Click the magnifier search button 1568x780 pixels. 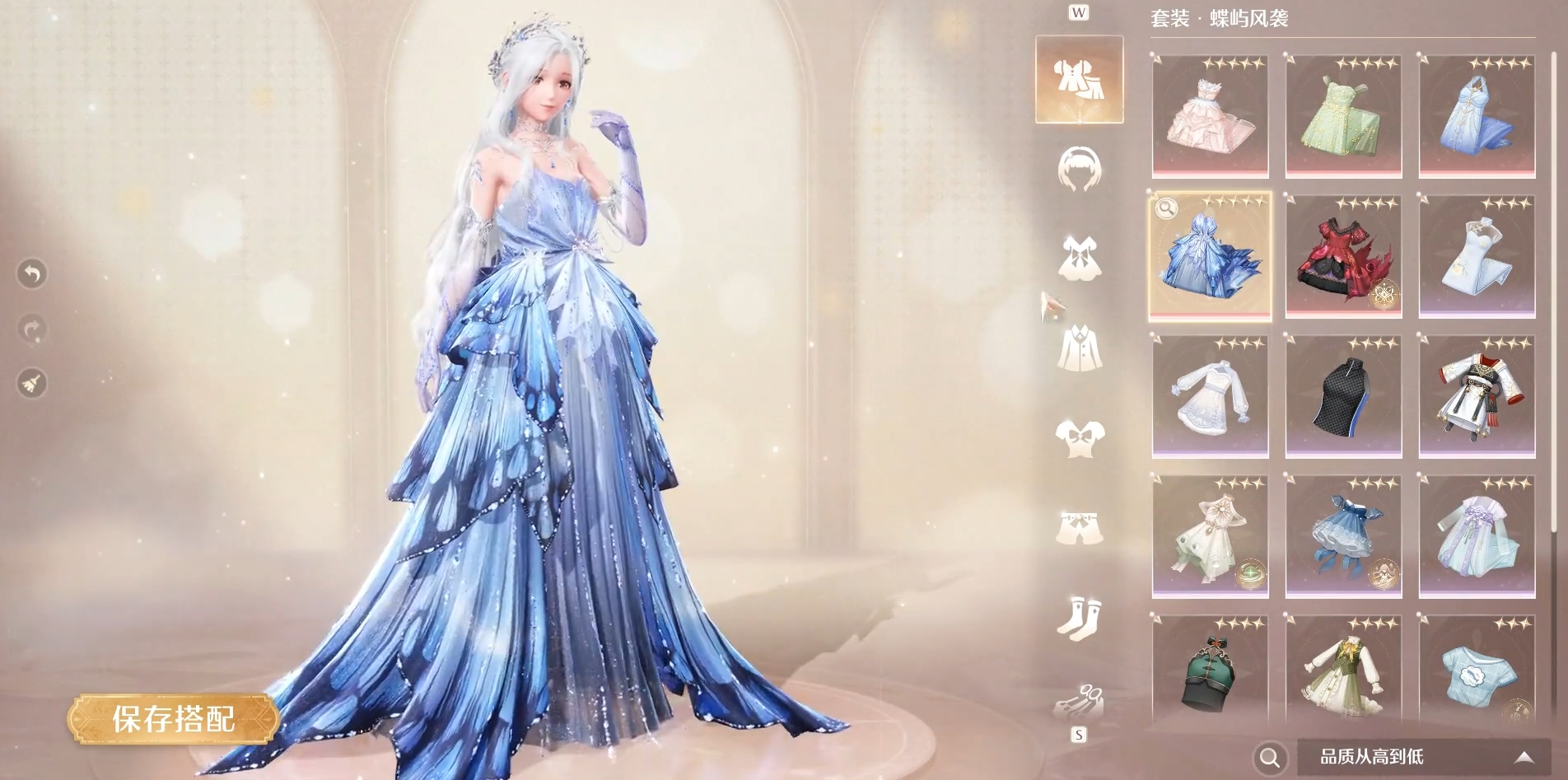tap(1270, 757)
